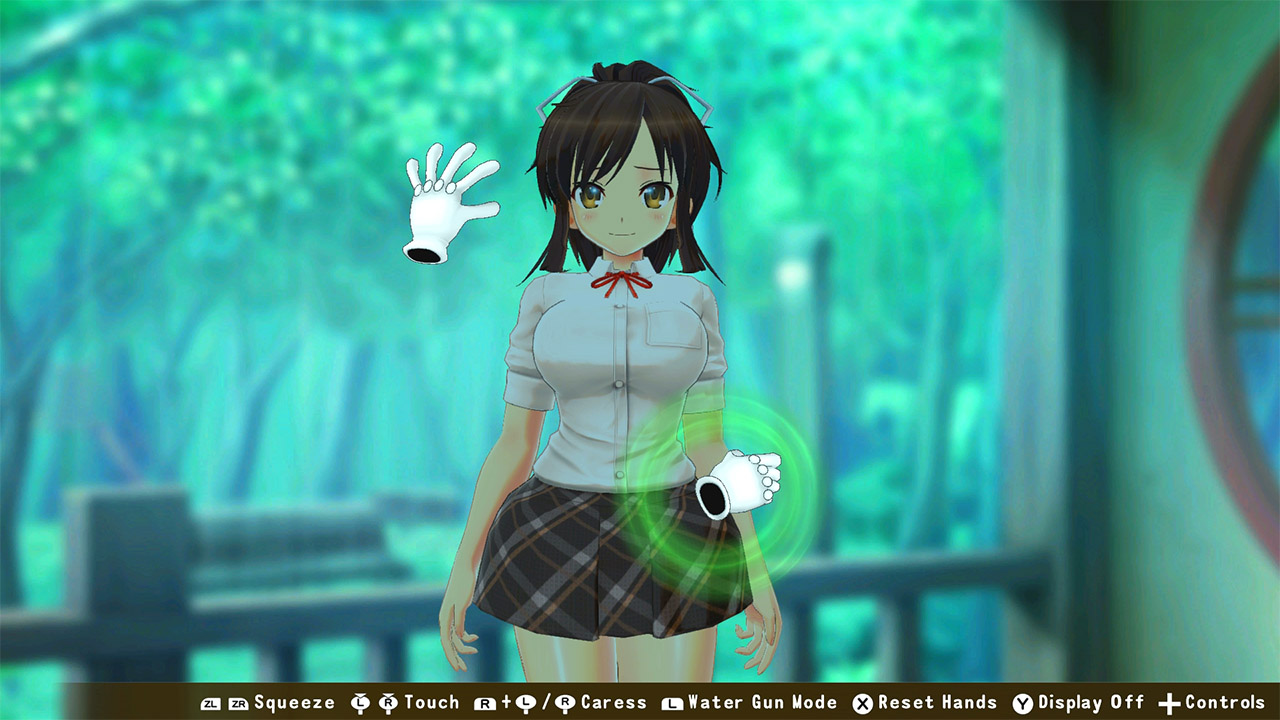Click the right stick icon before Touch
This screenshot has height=720, width=1280.
click(x=388, y=703)
